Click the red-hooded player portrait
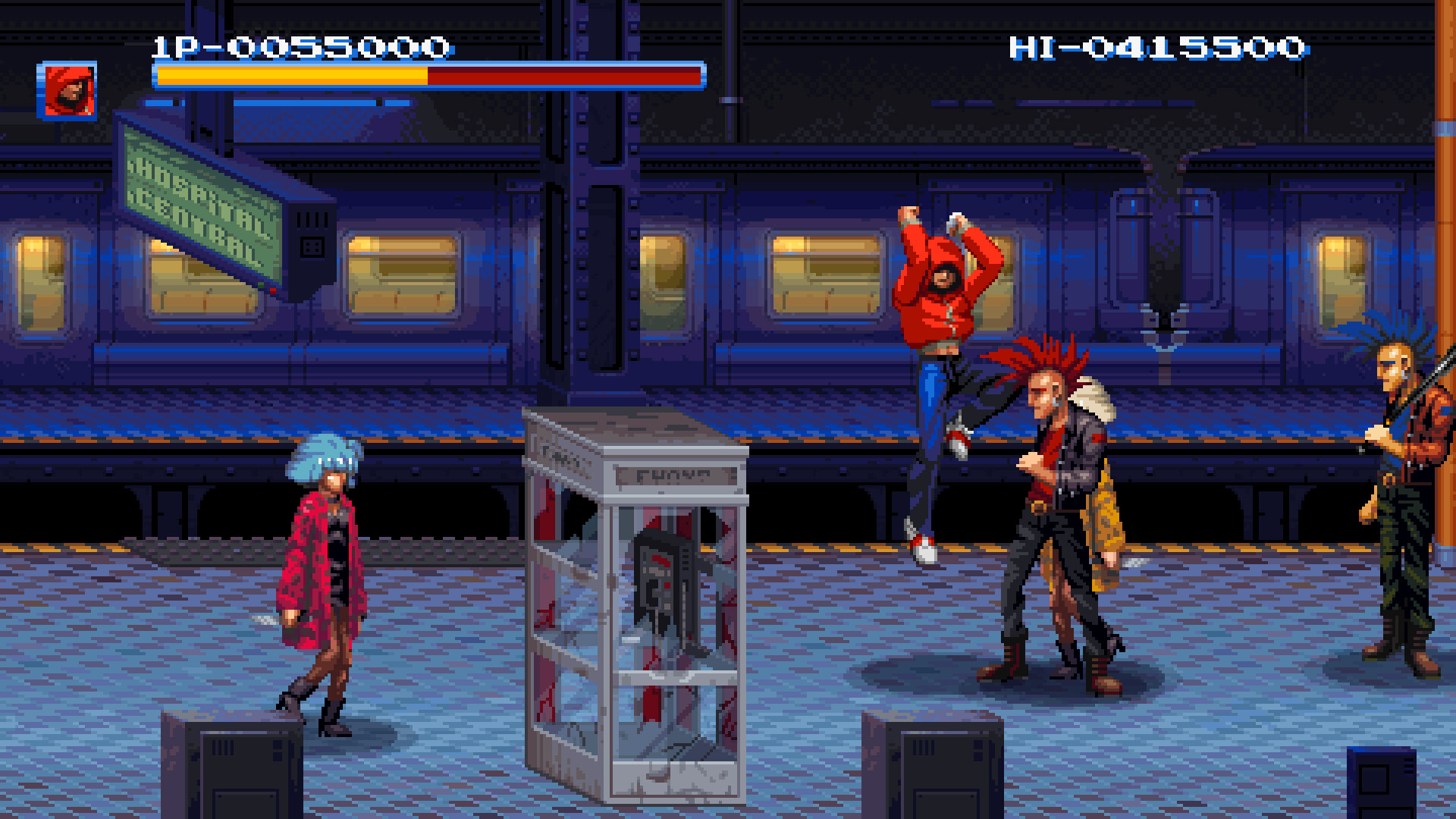 (67, 90)
